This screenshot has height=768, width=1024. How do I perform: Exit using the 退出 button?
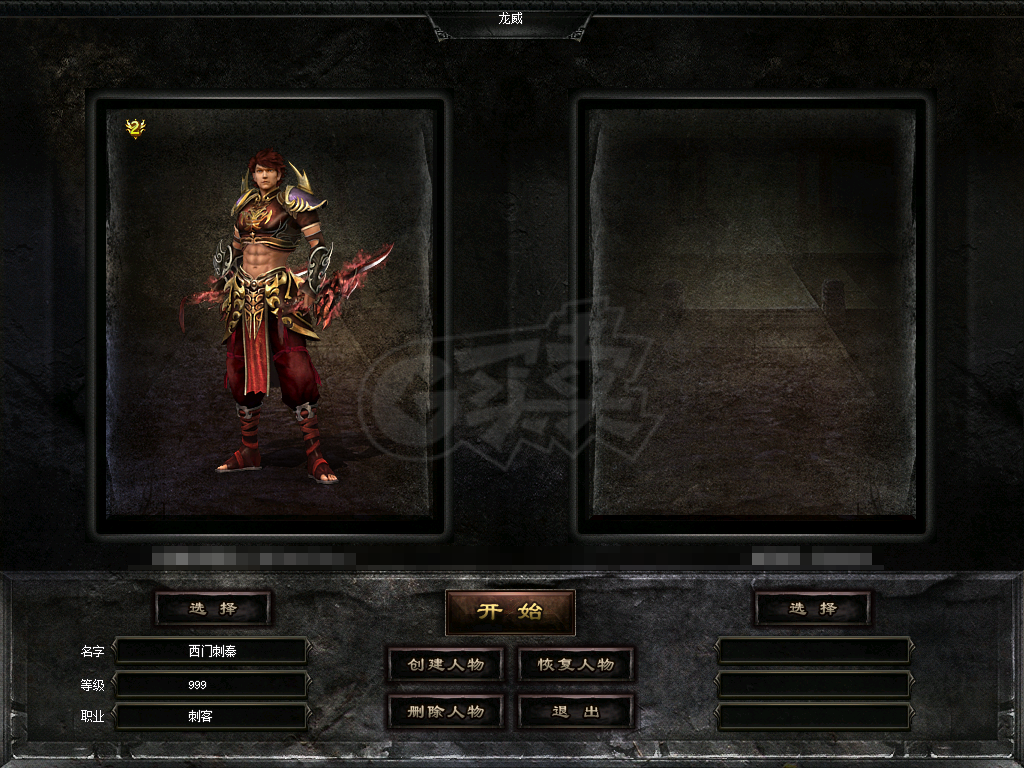(576, 712)
